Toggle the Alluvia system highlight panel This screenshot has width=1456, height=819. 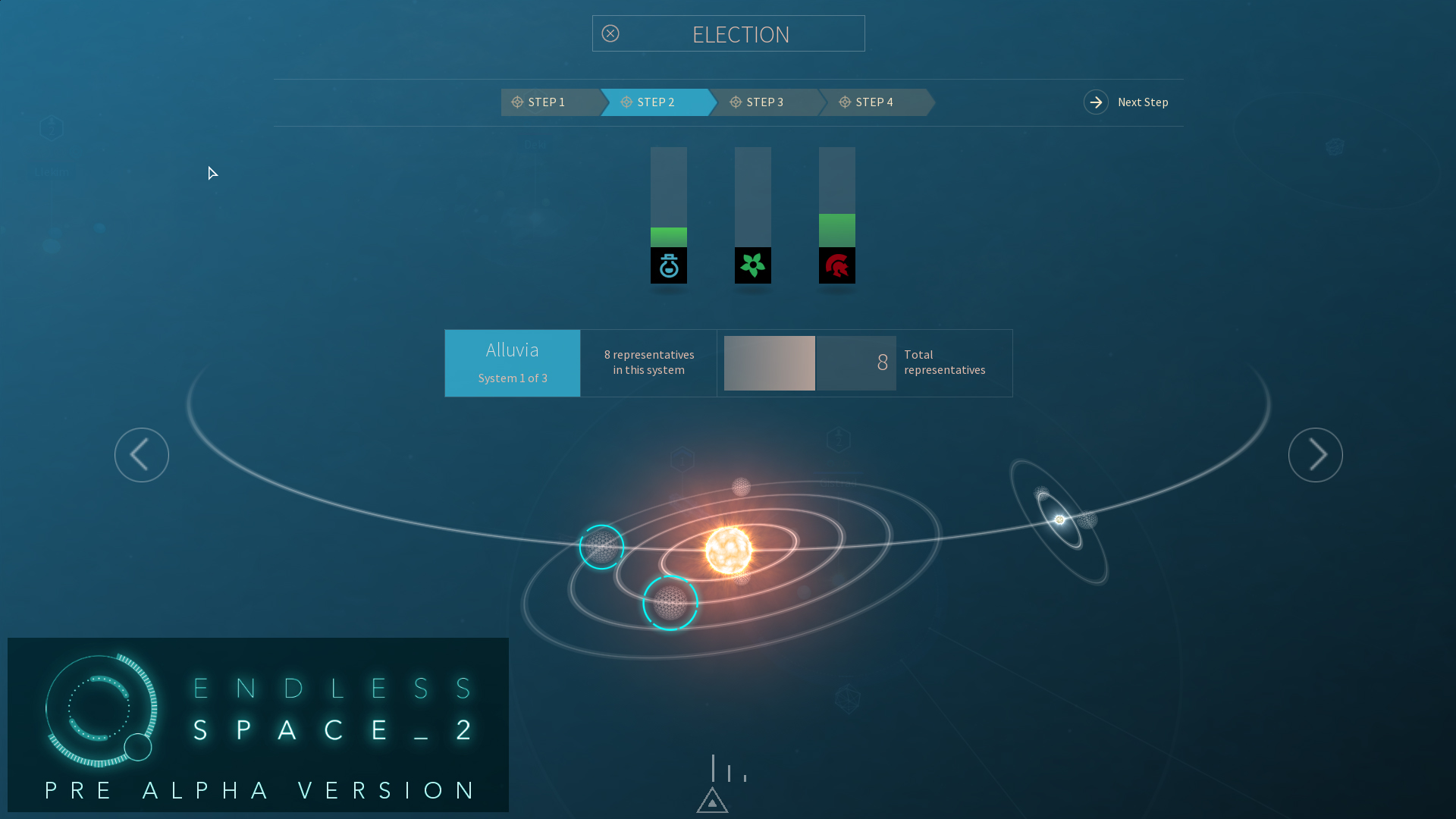512,362
